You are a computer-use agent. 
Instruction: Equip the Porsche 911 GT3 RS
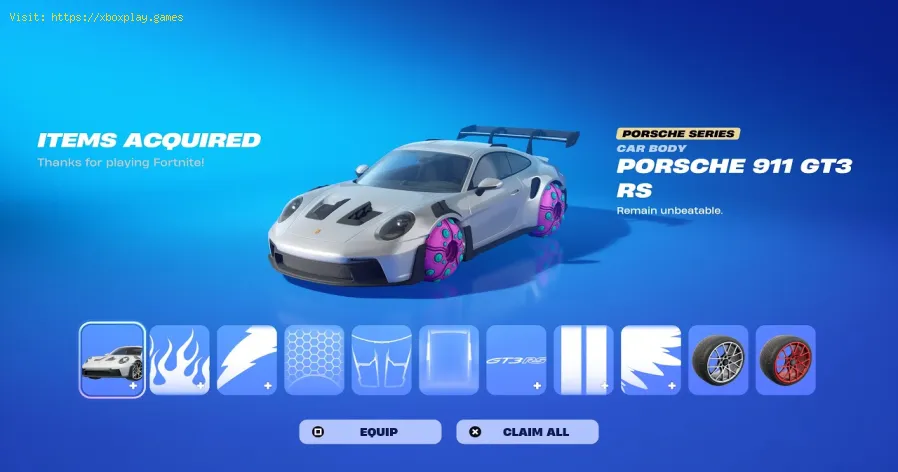[370, 432]
